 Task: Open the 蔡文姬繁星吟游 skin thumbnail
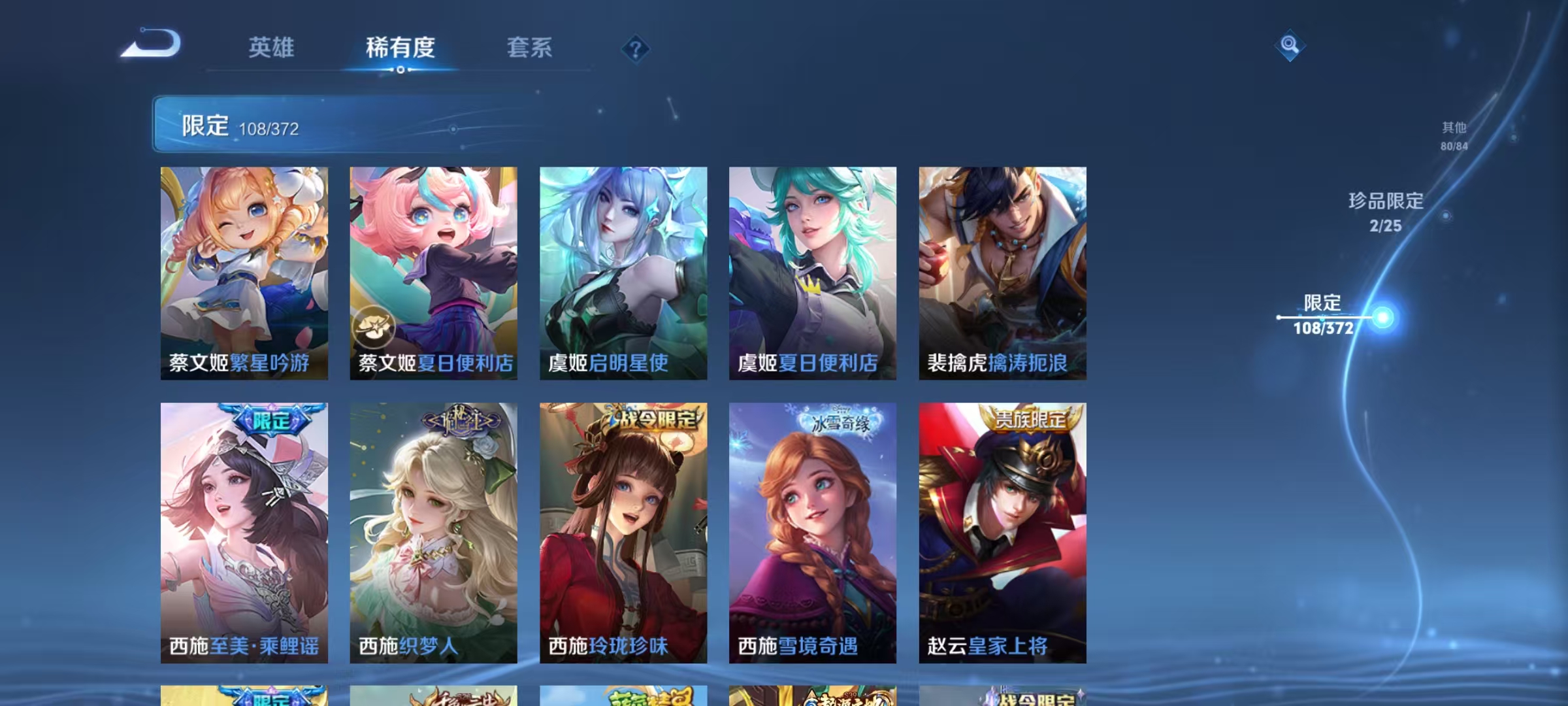(x=242, y=275)
